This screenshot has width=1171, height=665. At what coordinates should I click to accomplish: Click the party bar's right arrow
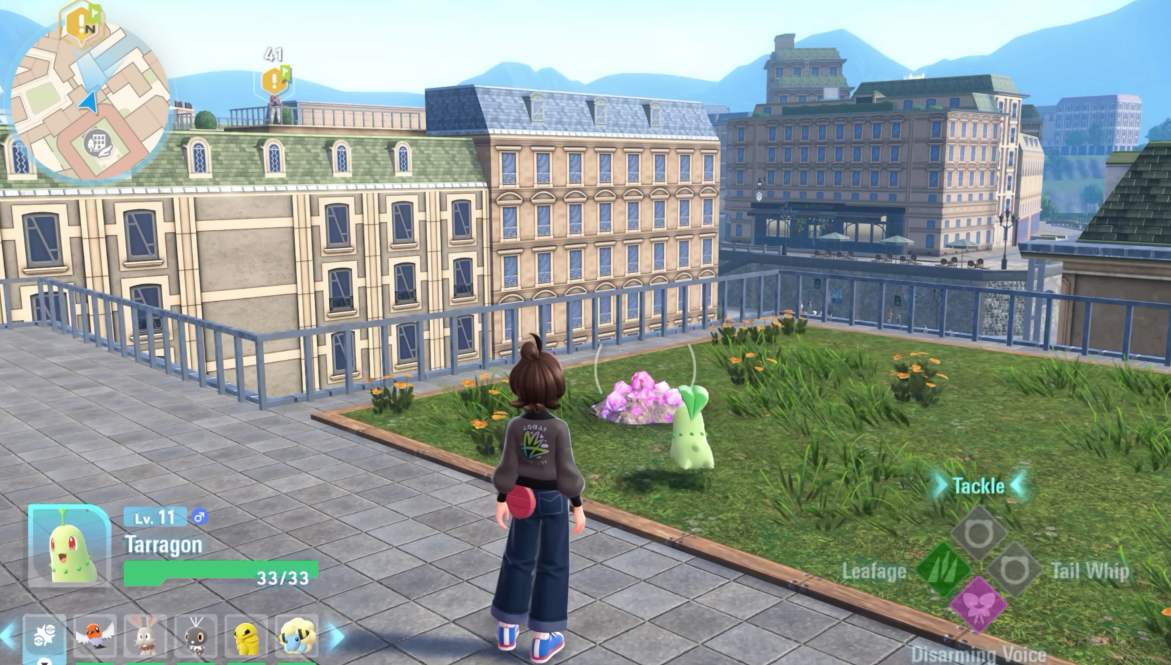pyautogui.click(x=335, y=636)
